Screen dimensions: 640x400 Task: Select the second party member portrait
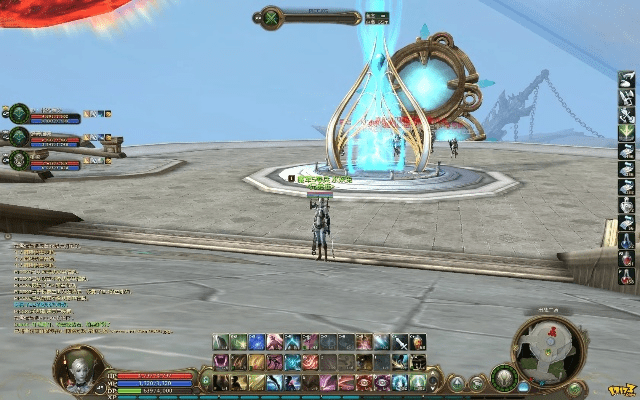click(19, 136)
